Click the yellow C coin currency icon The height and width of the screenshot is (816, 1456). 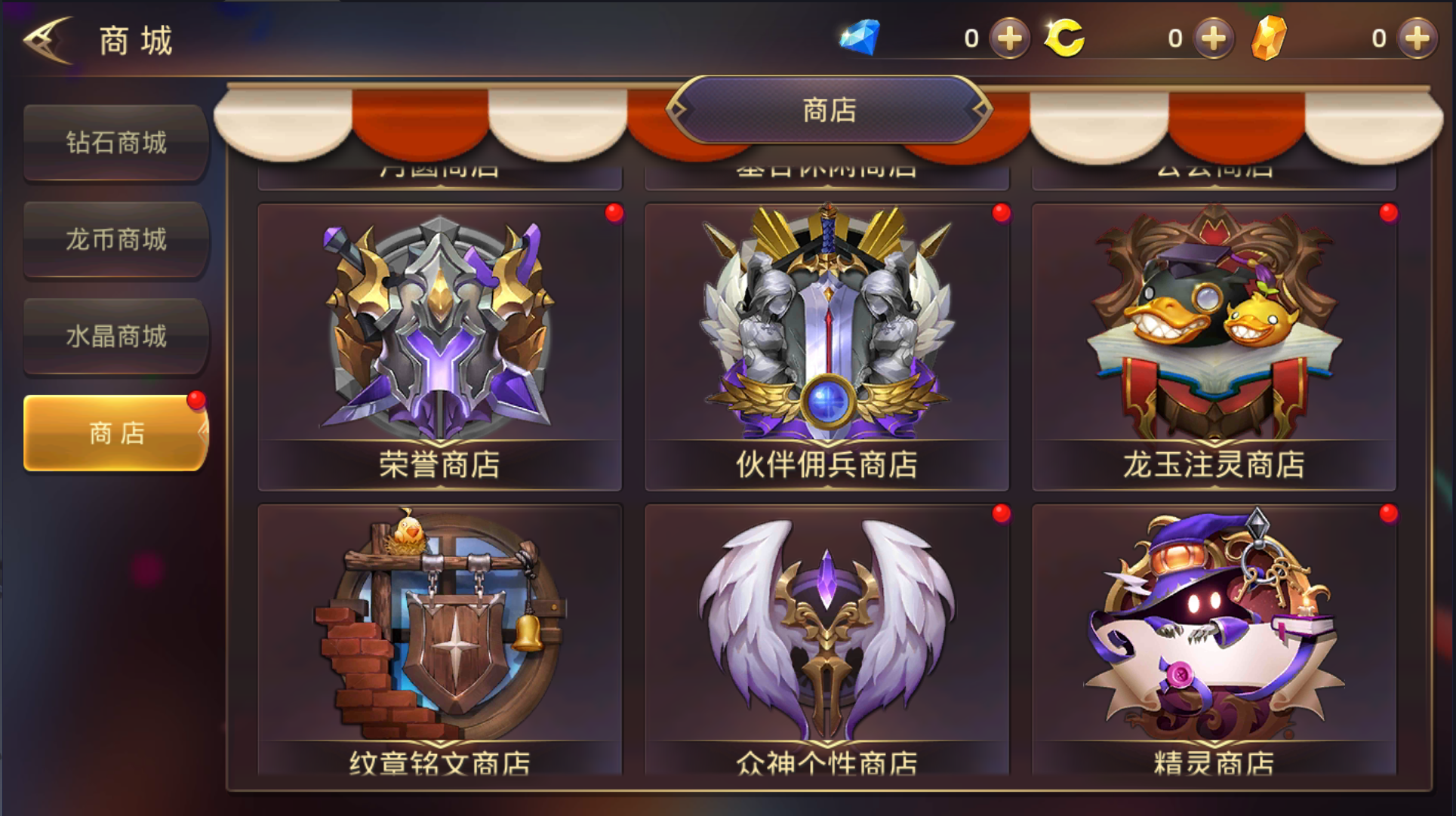pos(1064,36)
